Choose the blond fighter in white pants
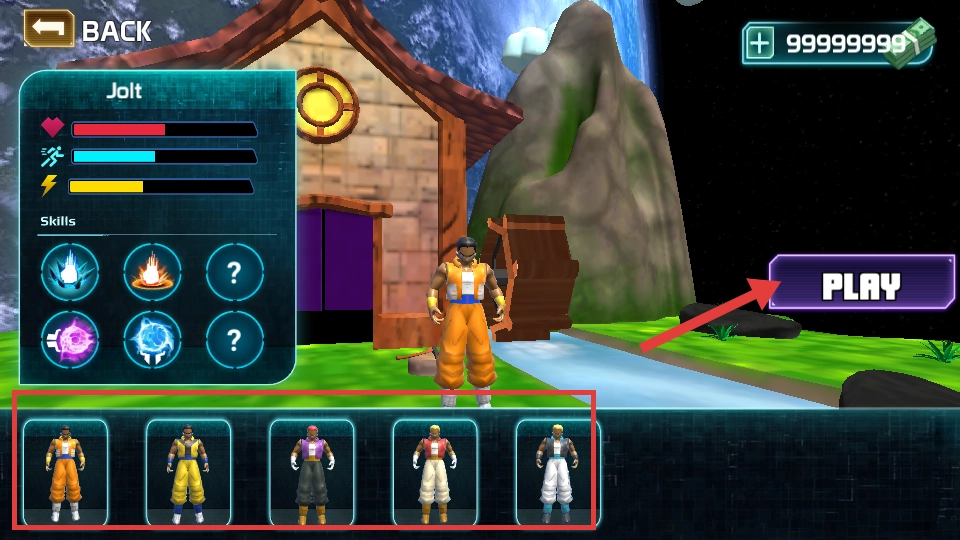Image resolution: width=960 pixels, height=540 pixels. pyautogui.click(x=557, y=472)
